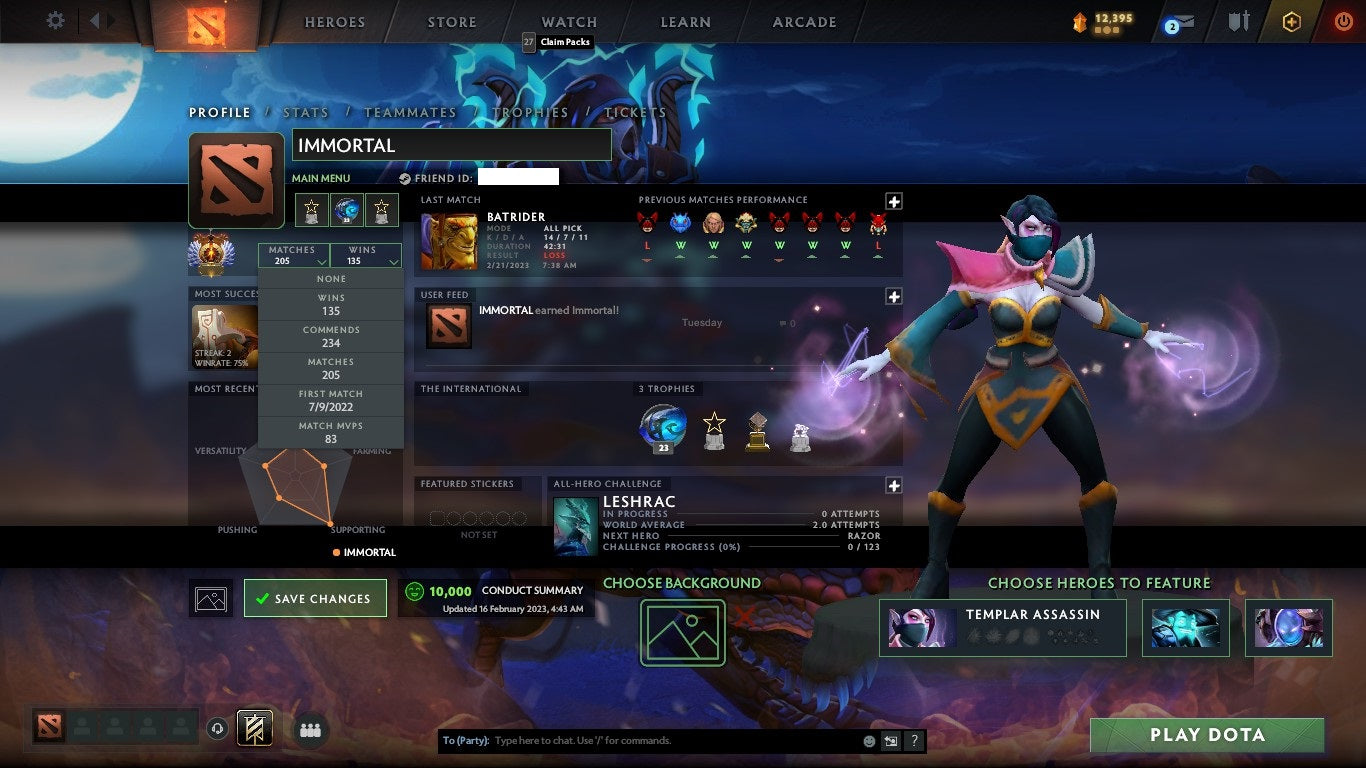Click the shards counter showing 12,395

1105,20
